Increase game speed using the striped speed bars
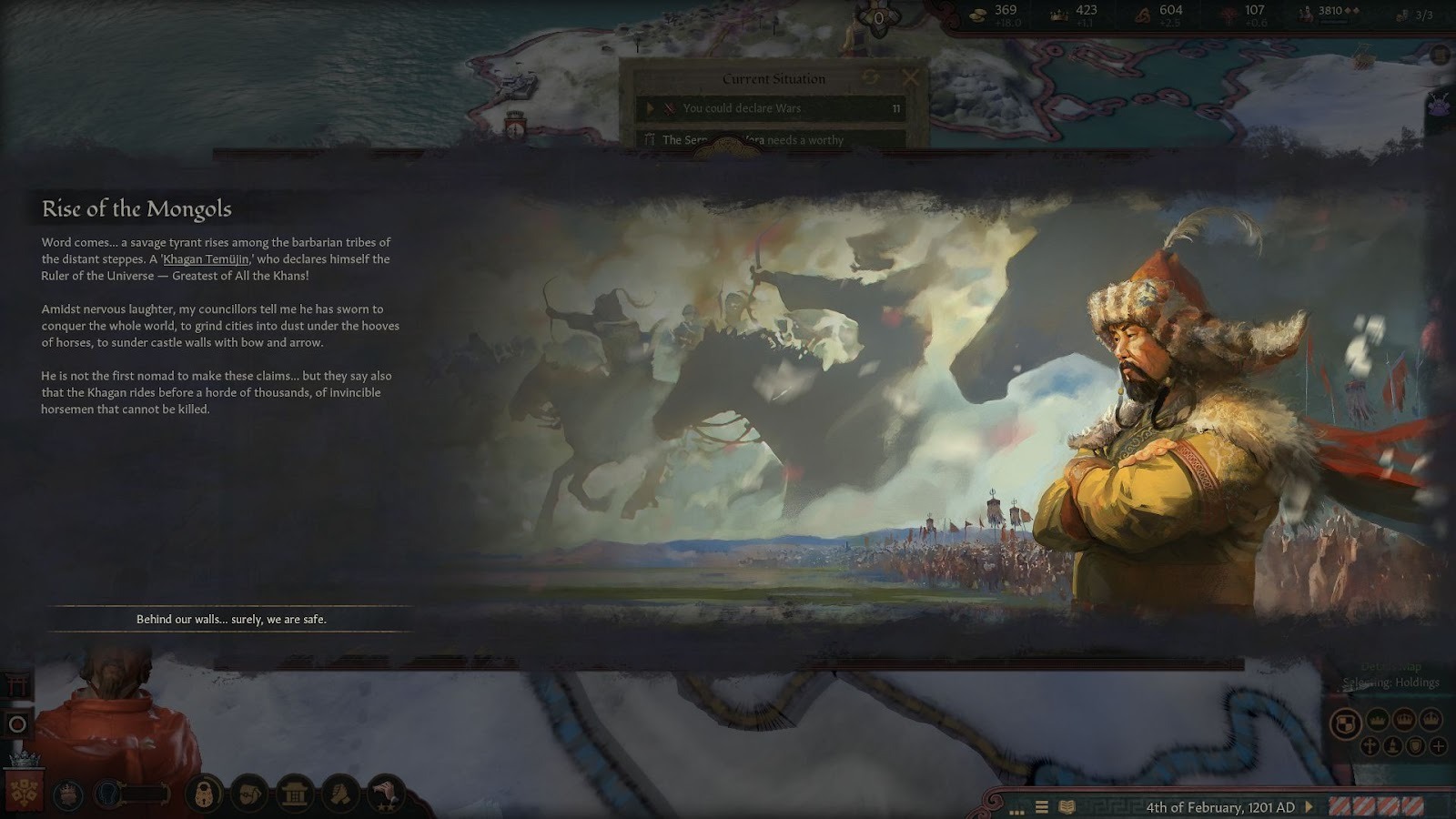Image resolution: width=1456 pixels, height=819 pixels. click(x=1374, y=807)
